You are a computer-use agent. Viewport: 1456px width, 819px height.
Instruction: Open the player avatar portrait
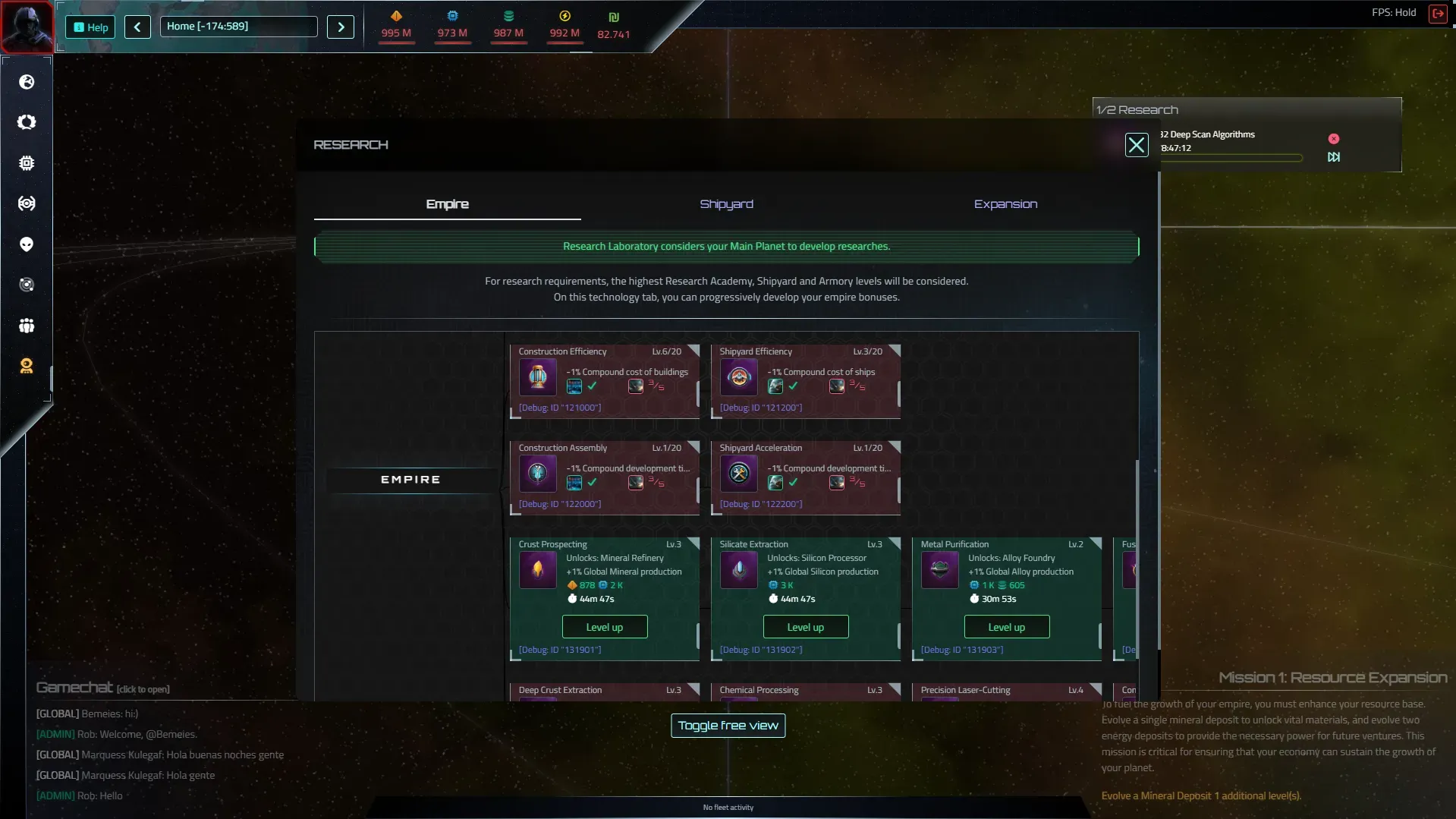[x=27, y=27]
